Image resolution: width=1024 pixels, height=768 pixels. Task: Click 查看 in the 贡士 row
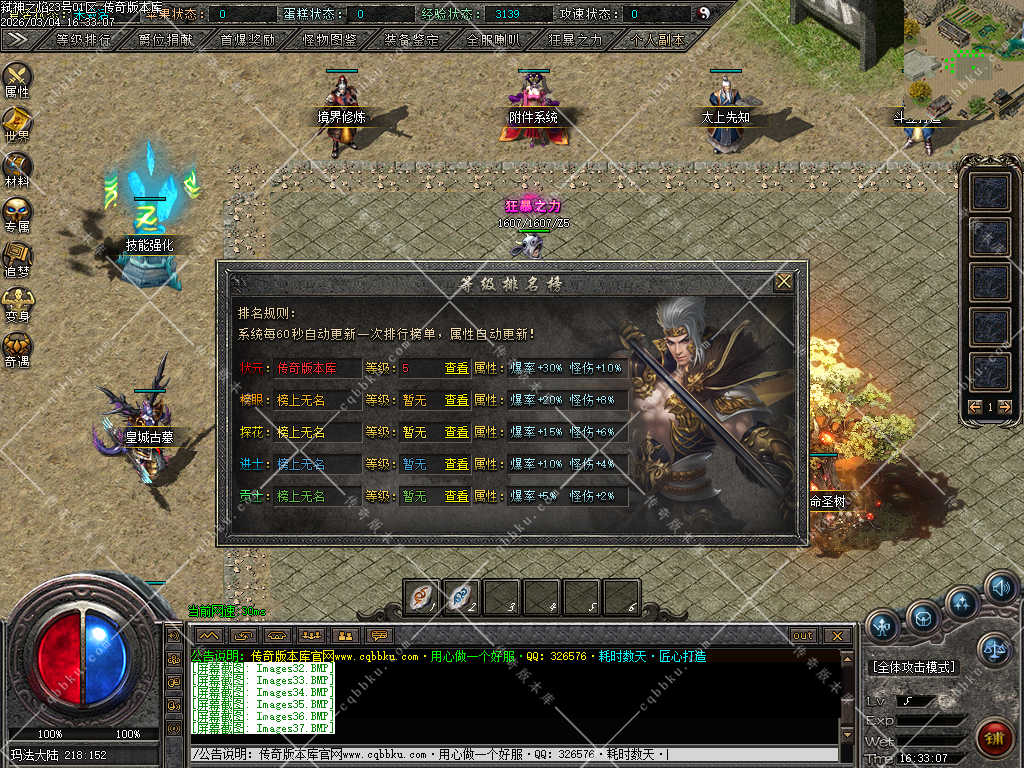coord(456,496)
